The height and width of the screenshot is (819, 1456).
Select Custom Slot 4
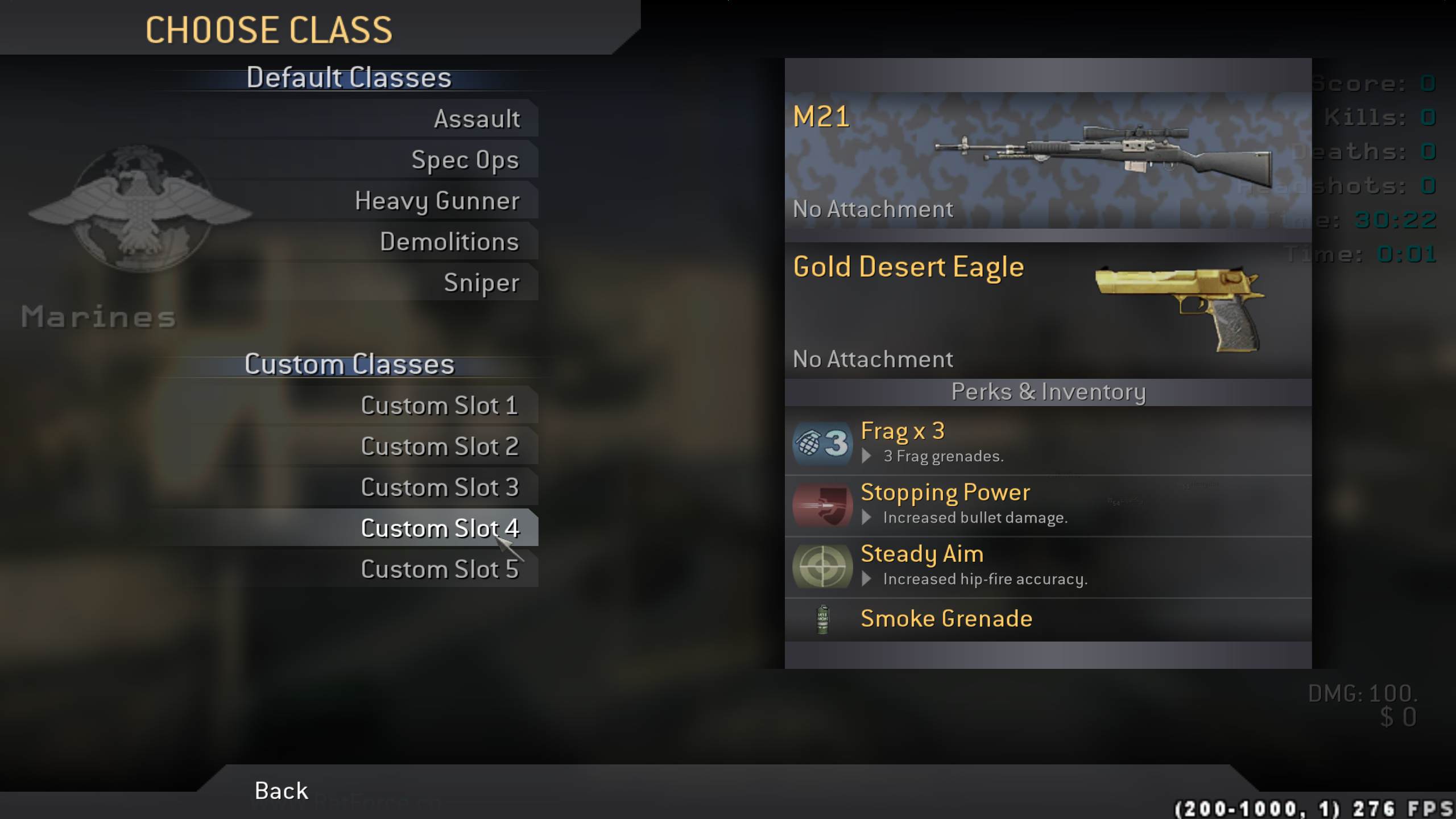[x=440, y=528]
